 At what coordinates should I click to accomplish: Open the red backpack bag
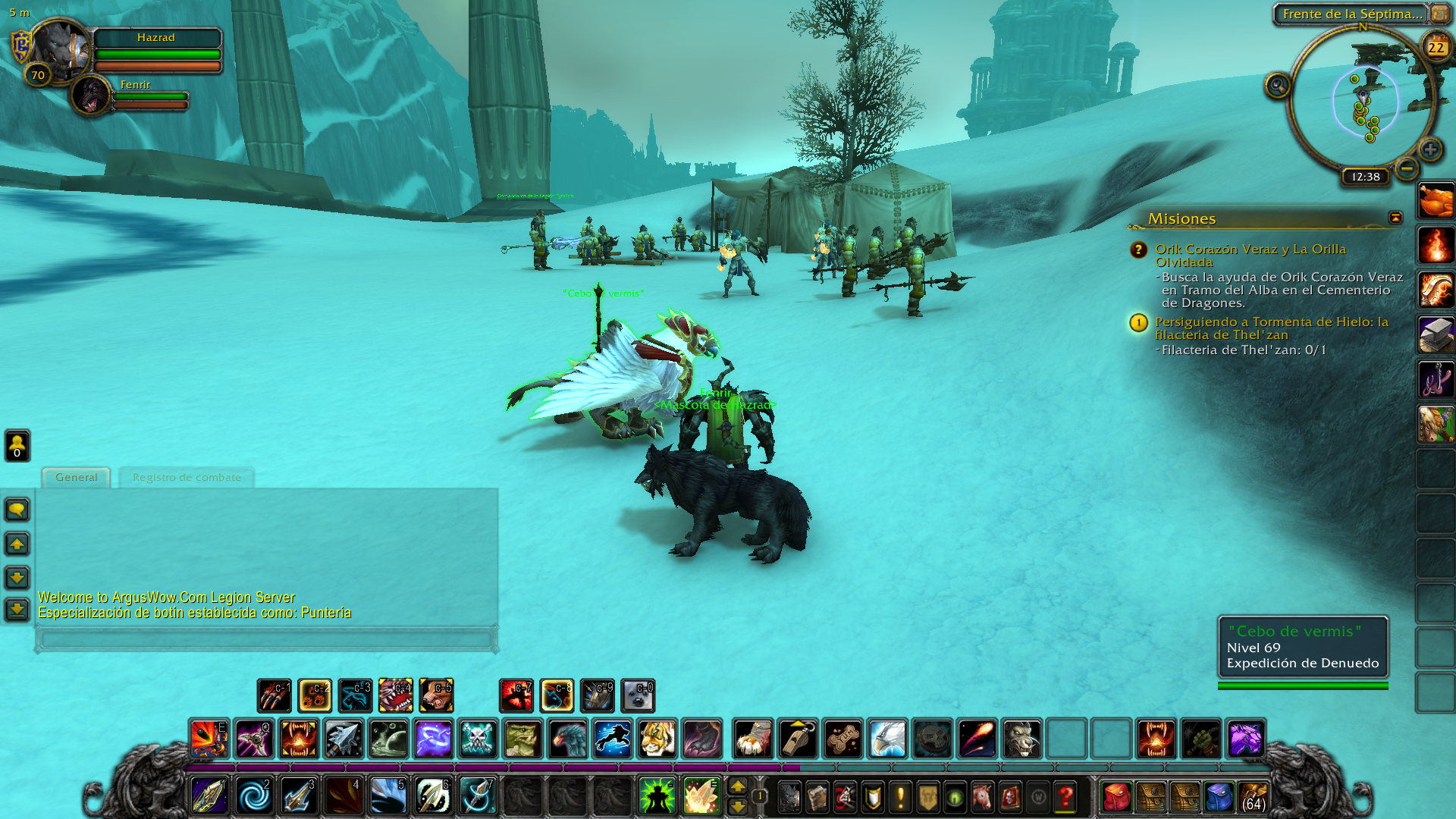(1116, 797)
